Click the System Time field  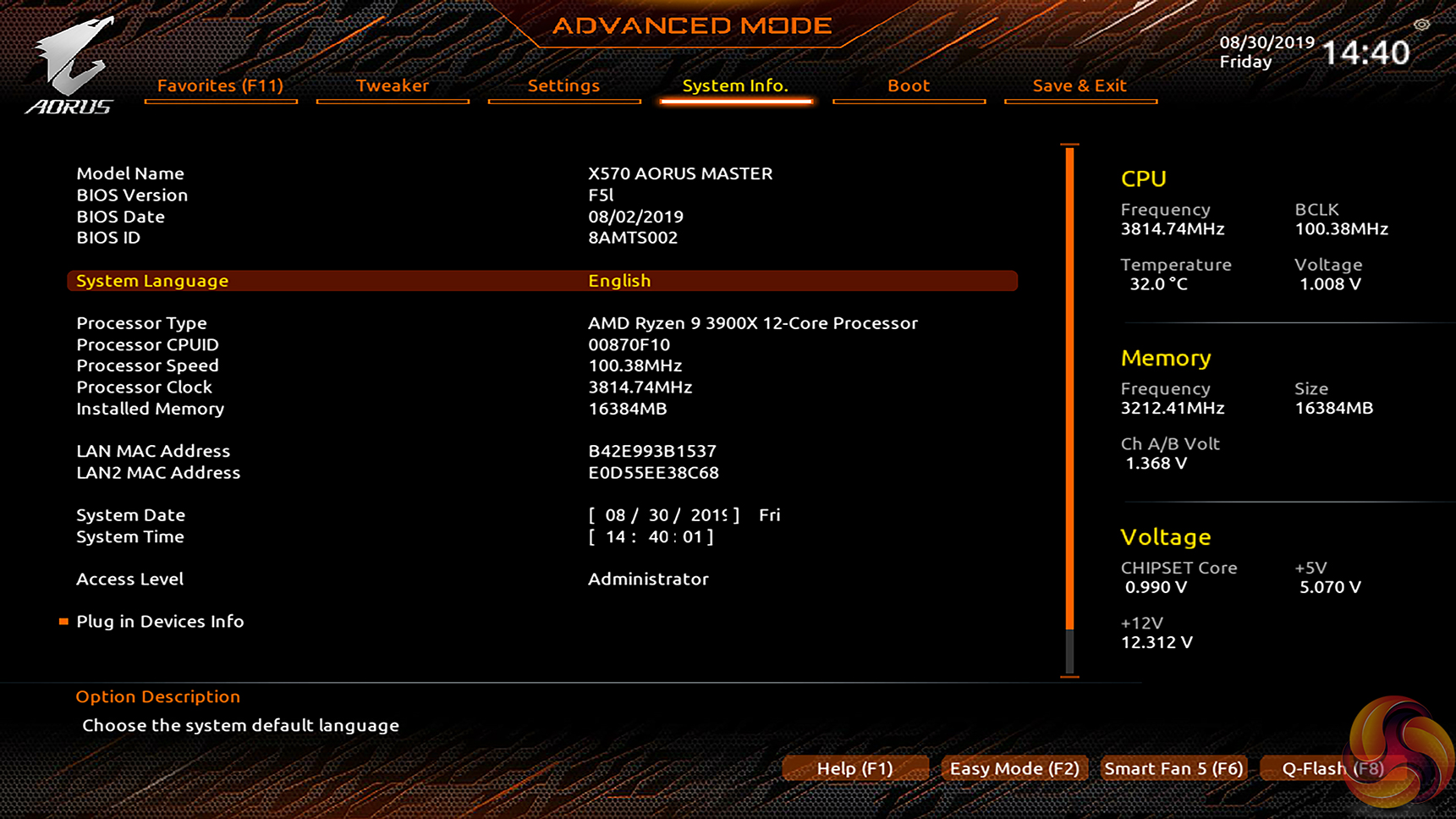pos(651,537)
